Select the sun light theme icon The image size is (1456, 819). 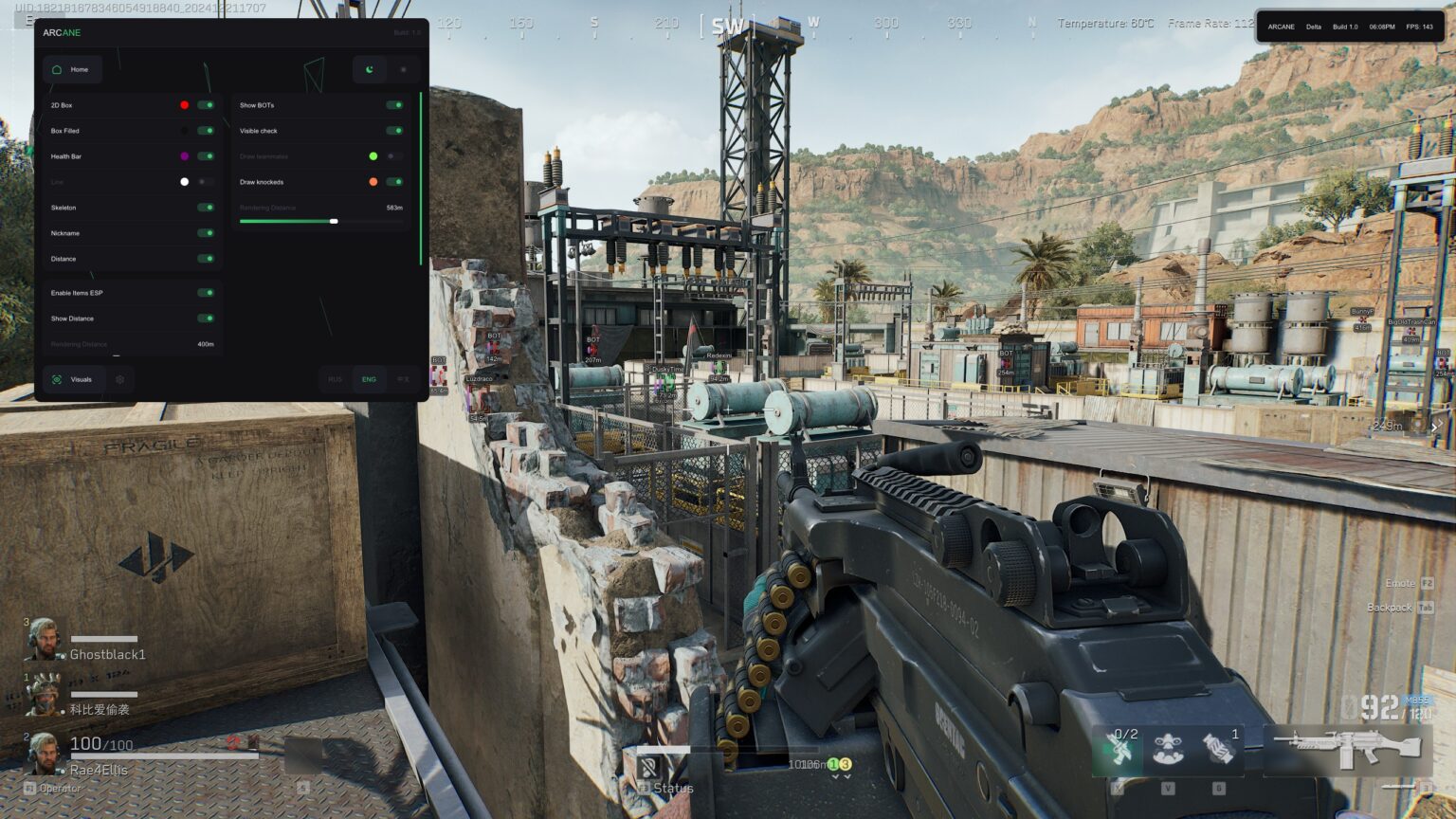tap(404, 69)
